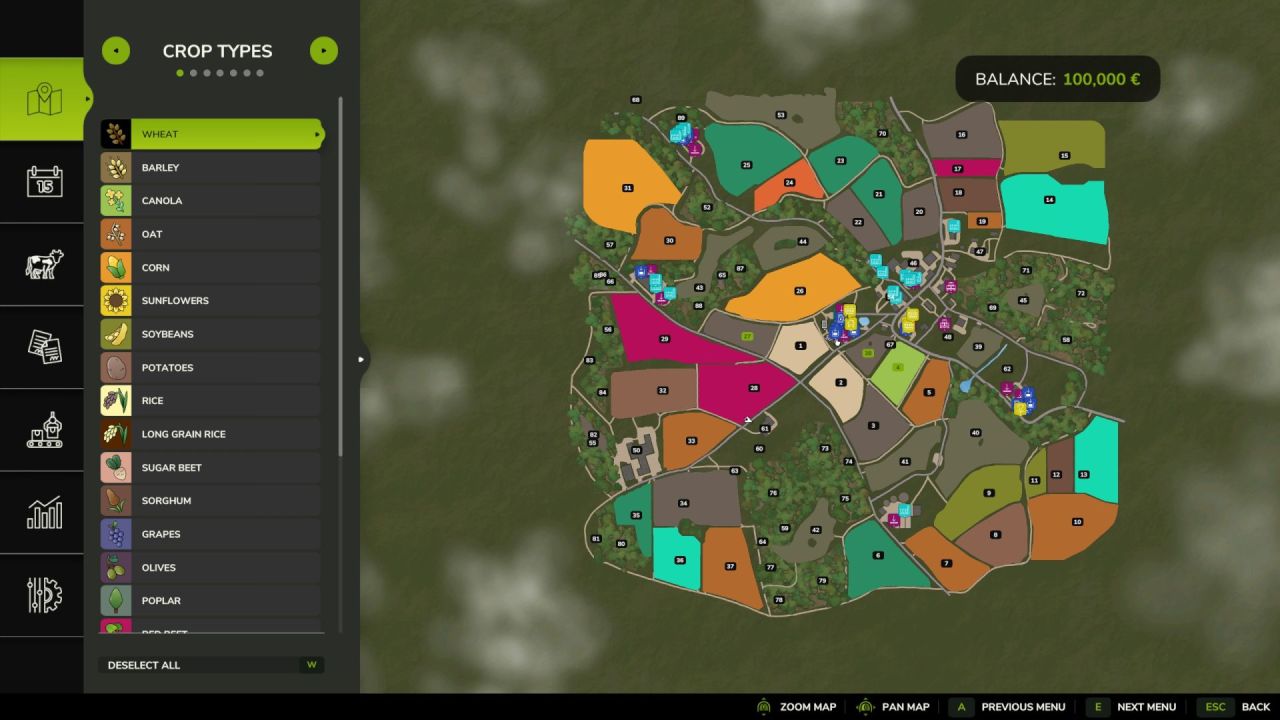Open the contracts page
Screen dimensions: 1280x720
[x=42, y=347]
